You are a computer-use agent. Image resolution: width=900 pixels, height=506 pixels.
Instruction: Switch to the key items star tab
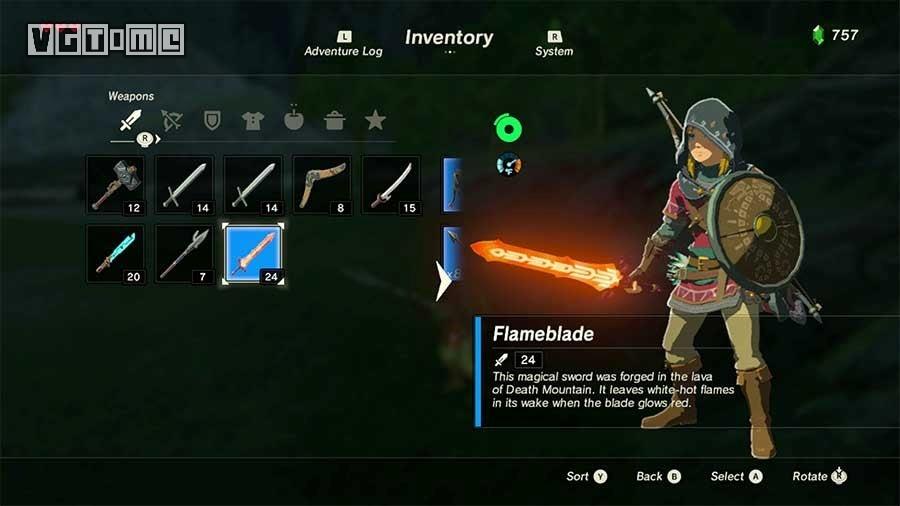[375, 121]
